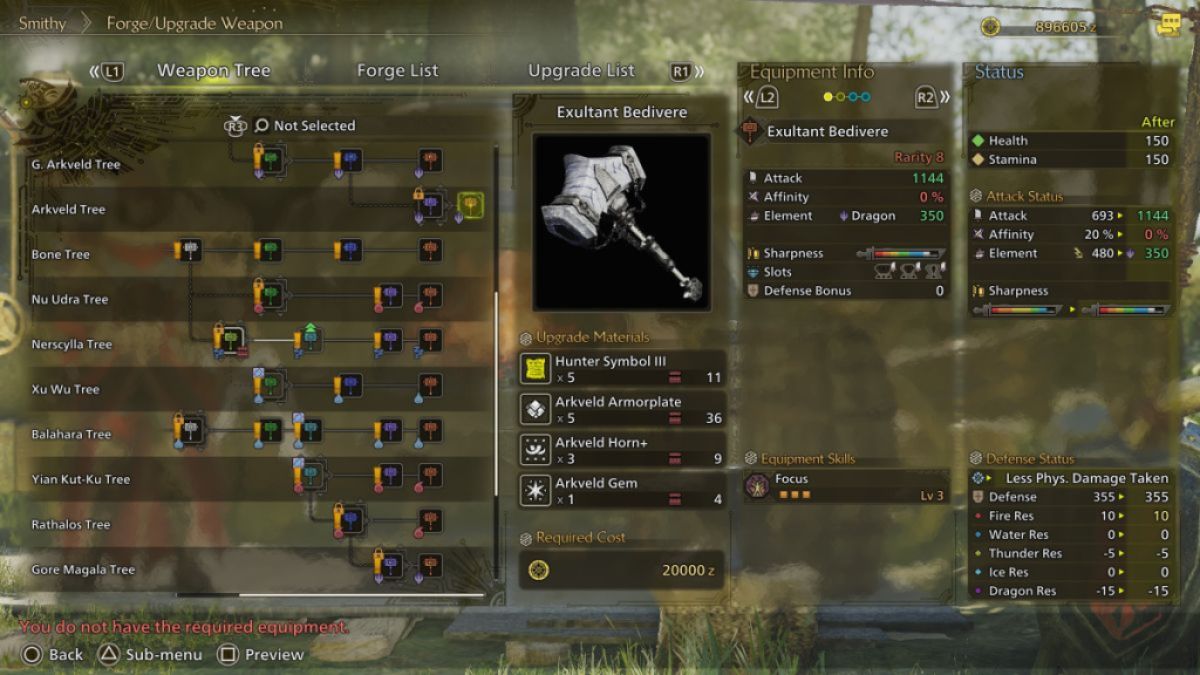Select the highlighted Arkveld Tree hammer node
This screenshot has width=1200, height=675.
(470, 206)
